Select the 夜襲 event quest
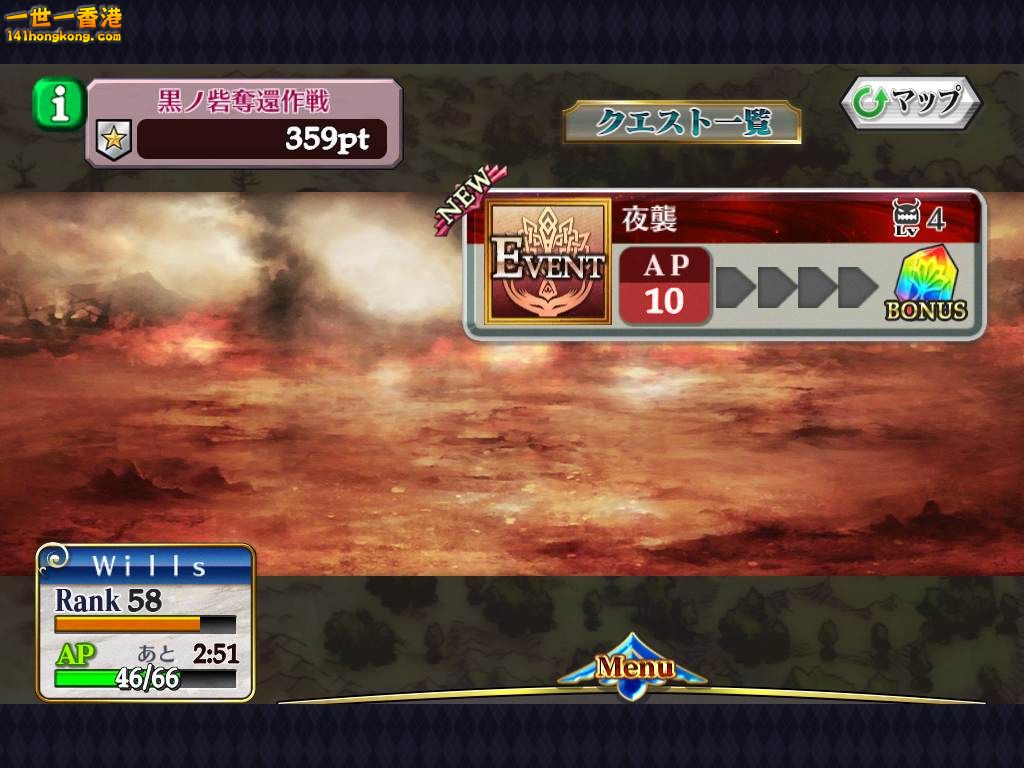The height and width of the screenshot is (768, 1024). point(724,264)
